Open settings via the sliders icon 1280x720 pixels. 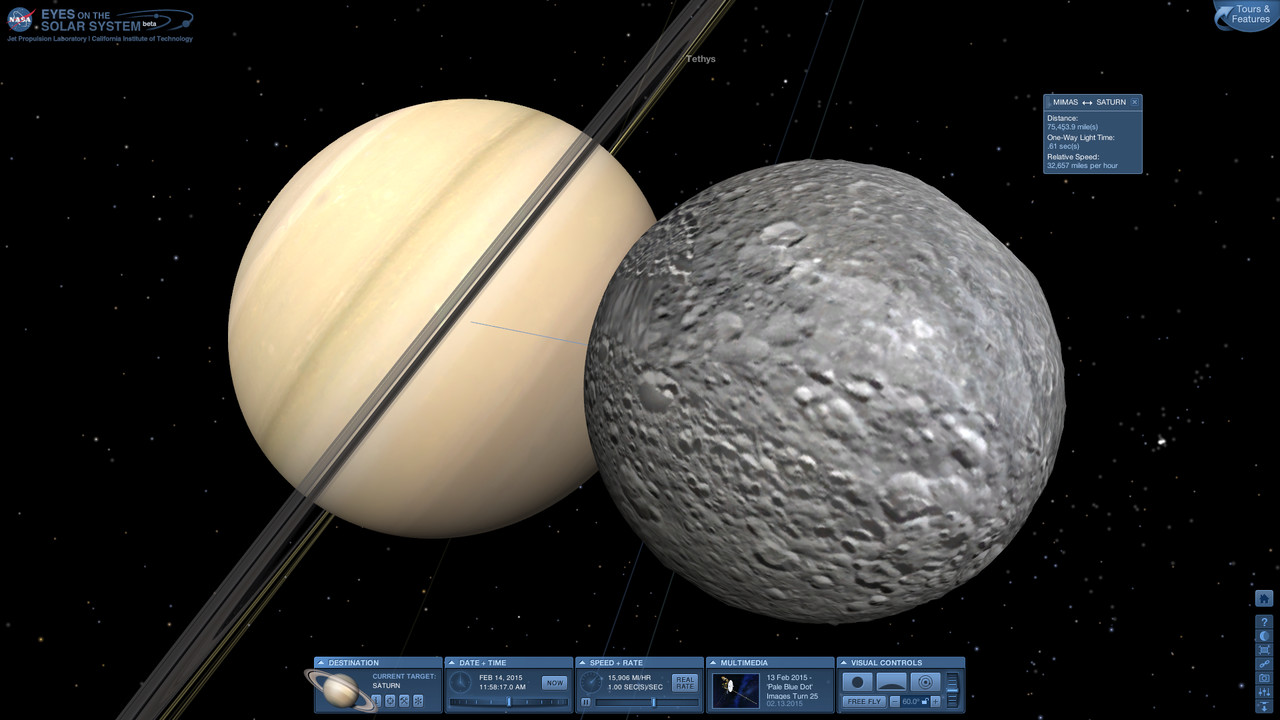pos(1264,692)
